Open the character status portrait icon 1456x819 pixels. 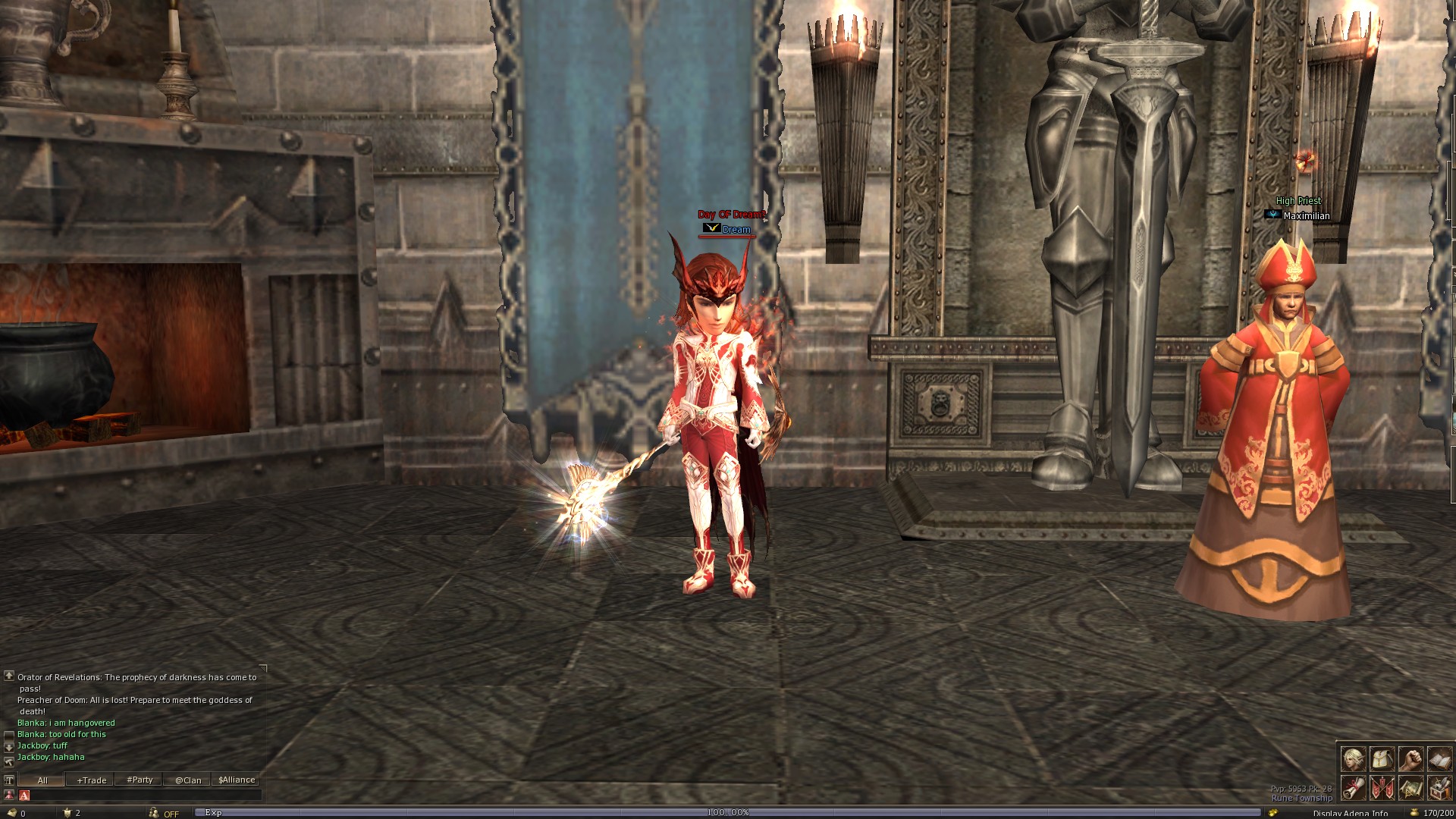click(1353, 758)
